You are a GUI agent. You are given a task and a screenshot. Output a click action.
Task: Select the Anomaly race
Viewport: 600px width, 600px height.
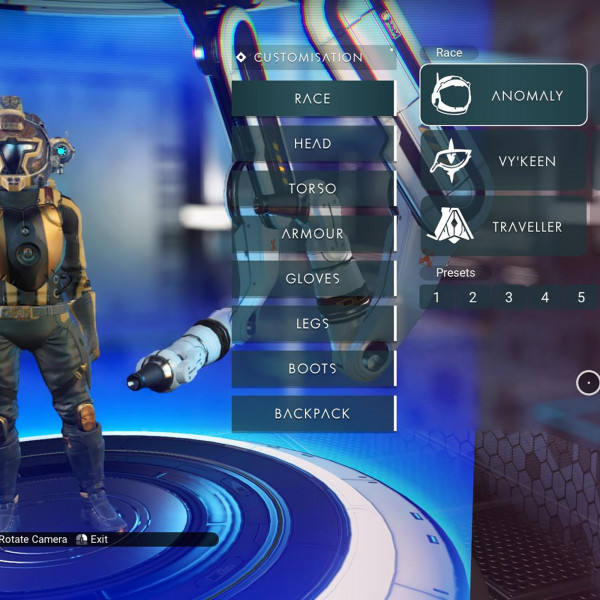coord(503,96)
